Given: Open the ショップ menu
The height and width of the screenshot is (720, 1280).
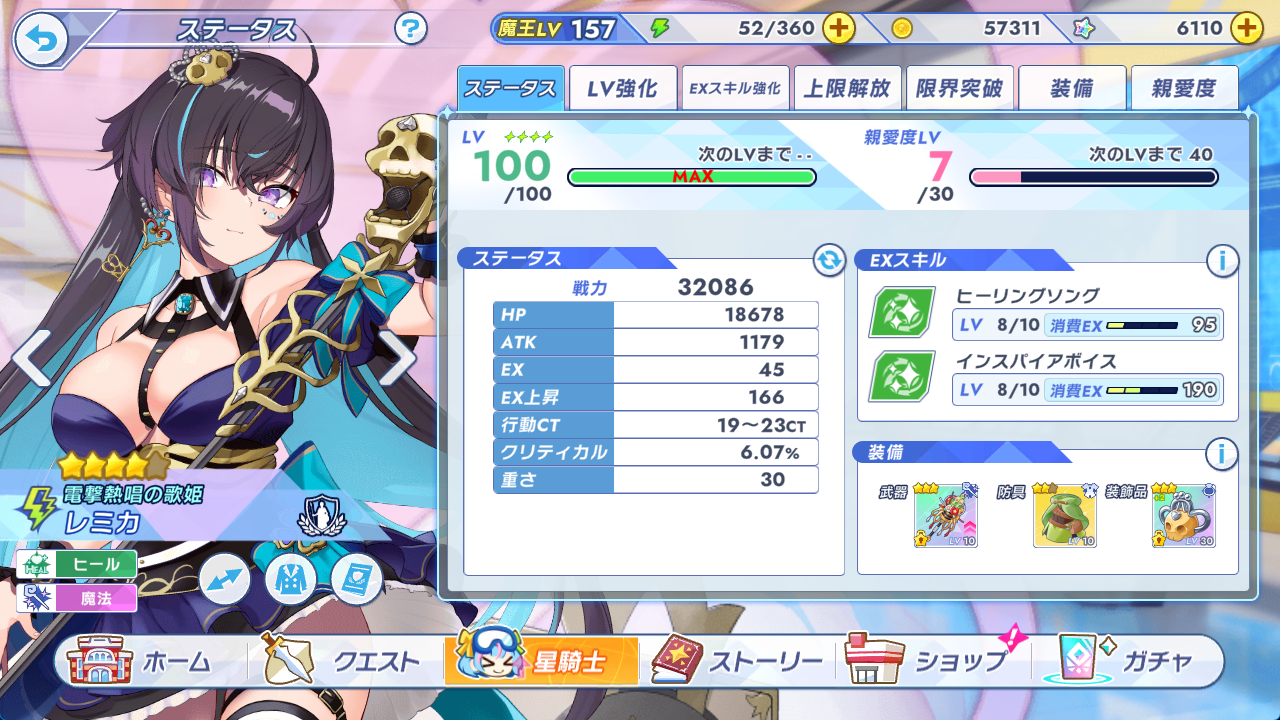Looking at the screenshot, I should tap(930, 661).
